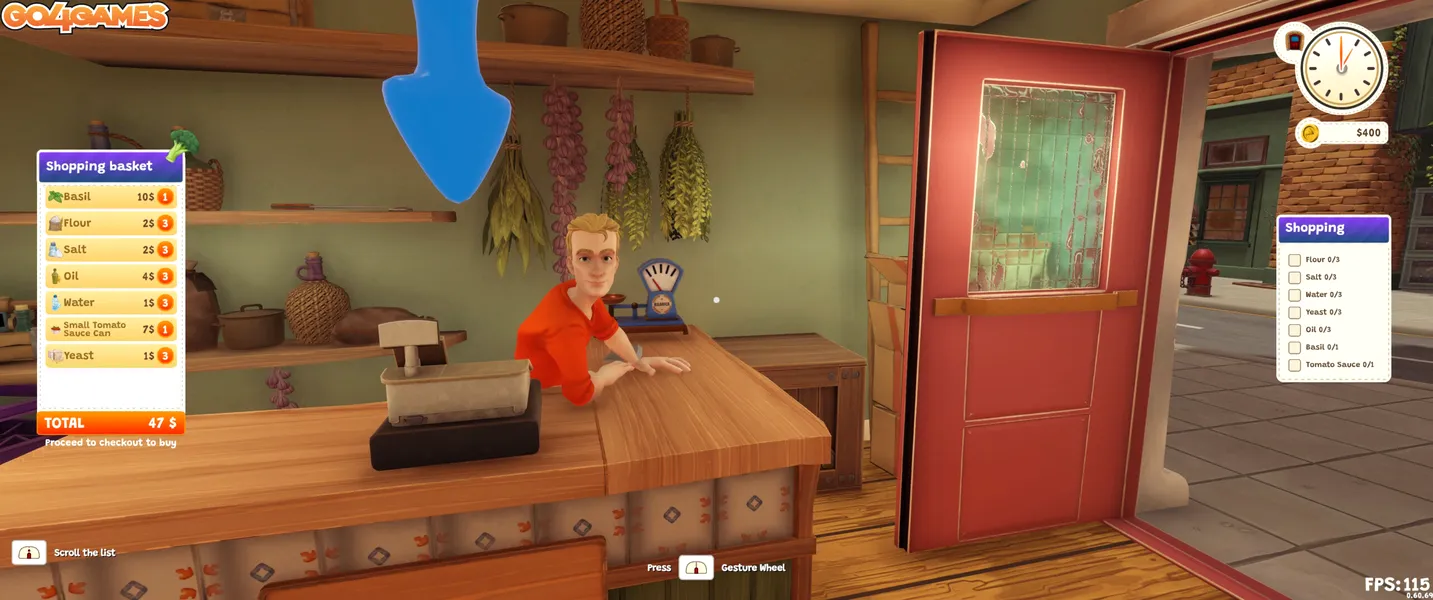Toggle the Tomato Sauce 0/1 checkbox
The height and width of the screenshot is (600, 1433).
click(1295, 365)
